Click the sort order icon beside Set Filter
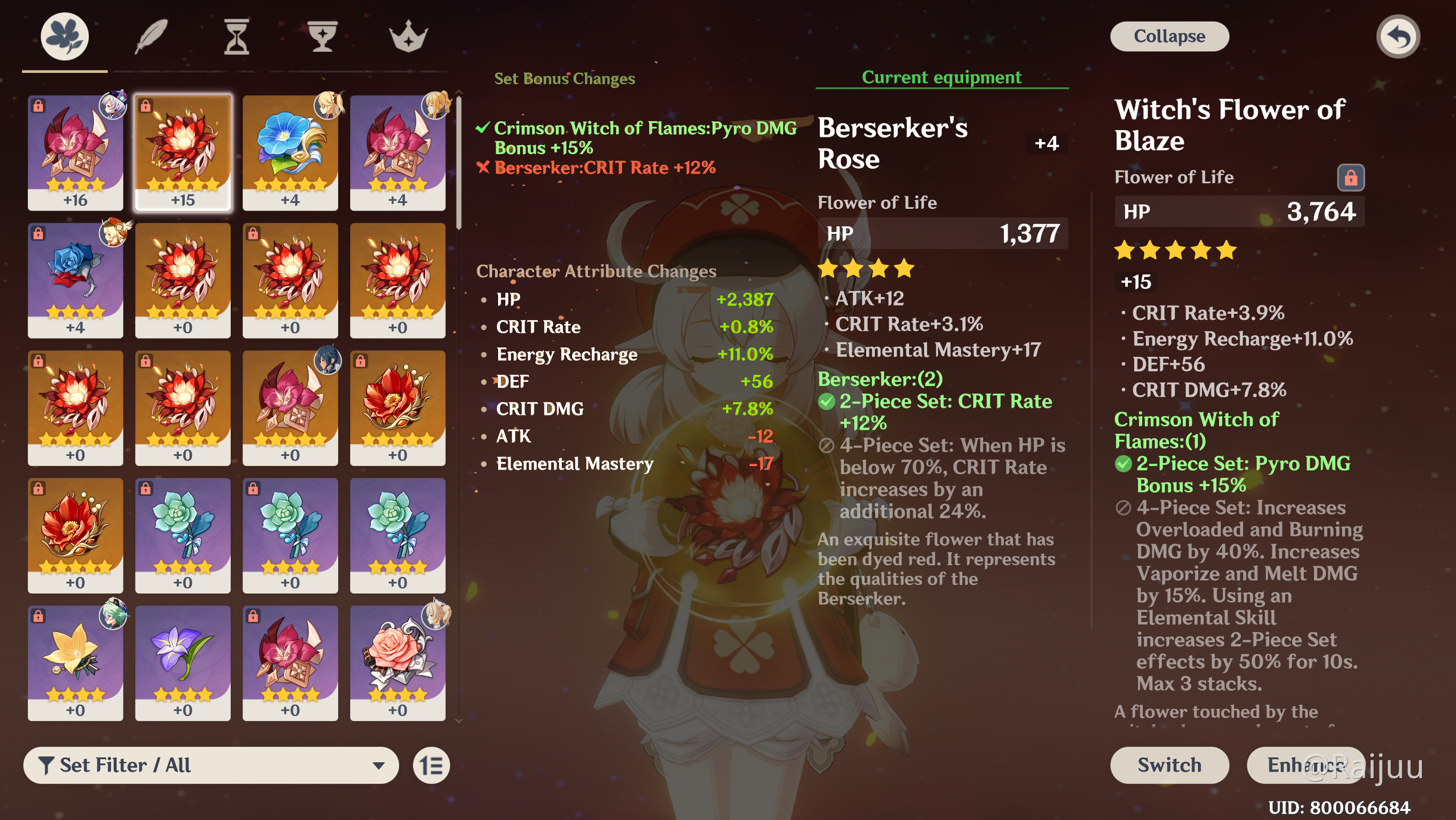 click(x=432, y=765)
